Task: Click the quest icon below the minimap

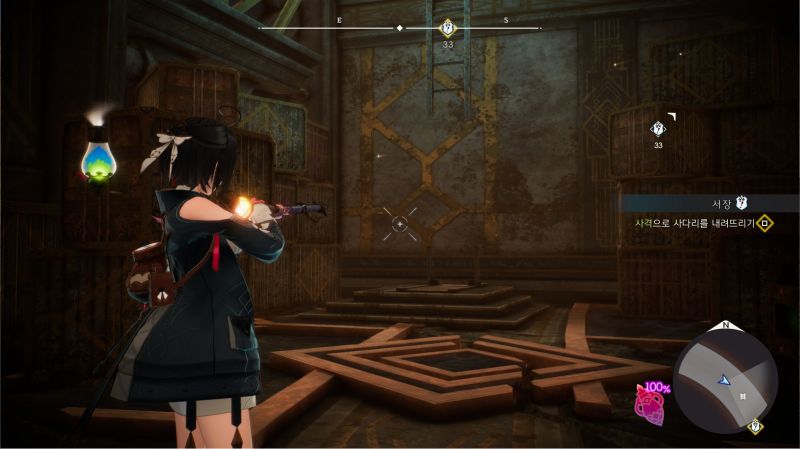Action: [x=755, y=427]
